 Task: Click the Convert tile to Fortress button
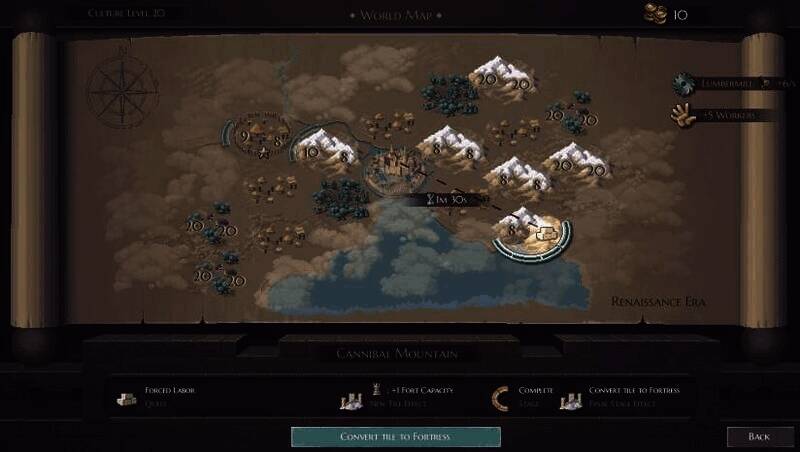(395, 436)
